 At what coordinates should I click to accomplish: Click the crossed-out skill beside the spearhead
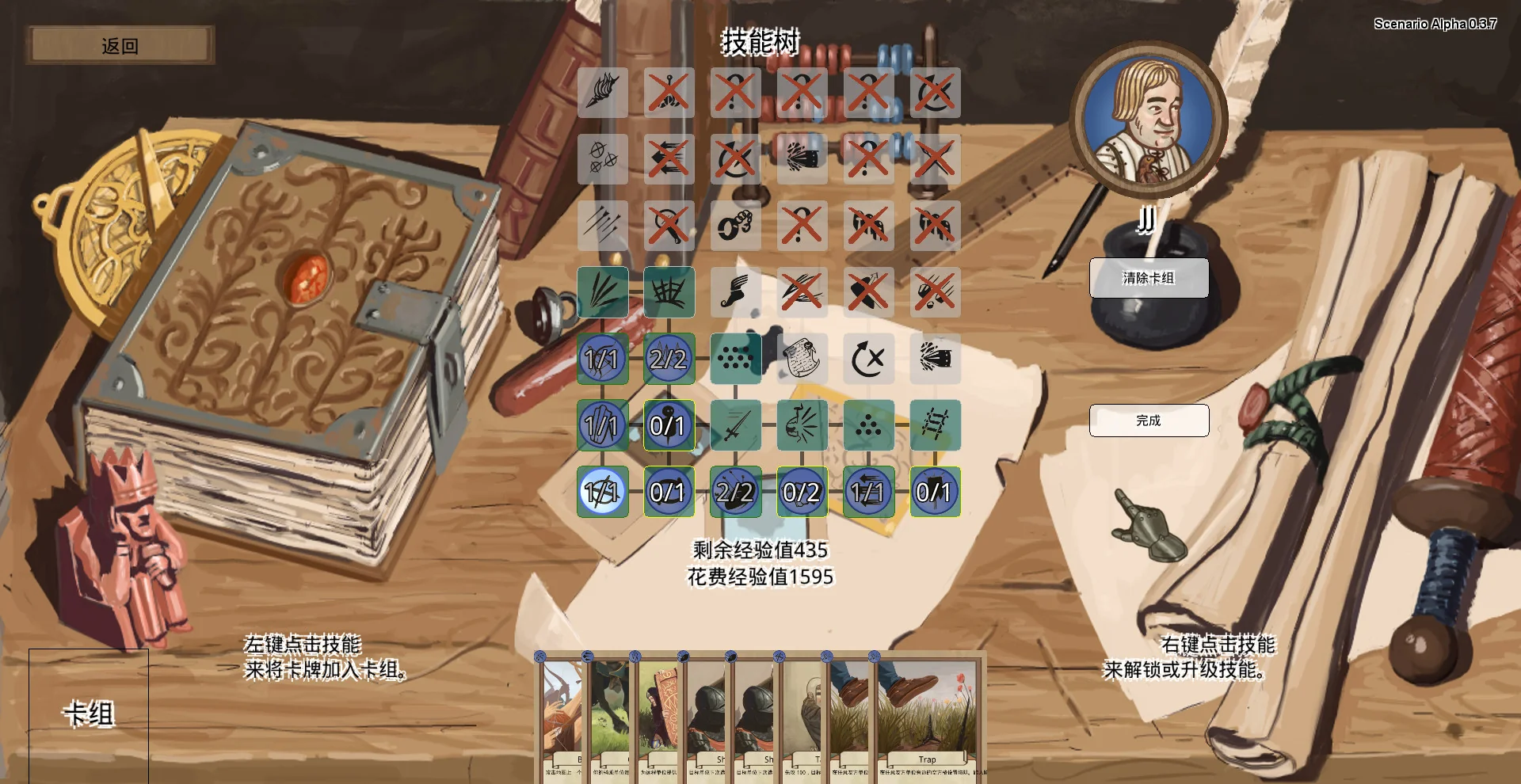669,91
